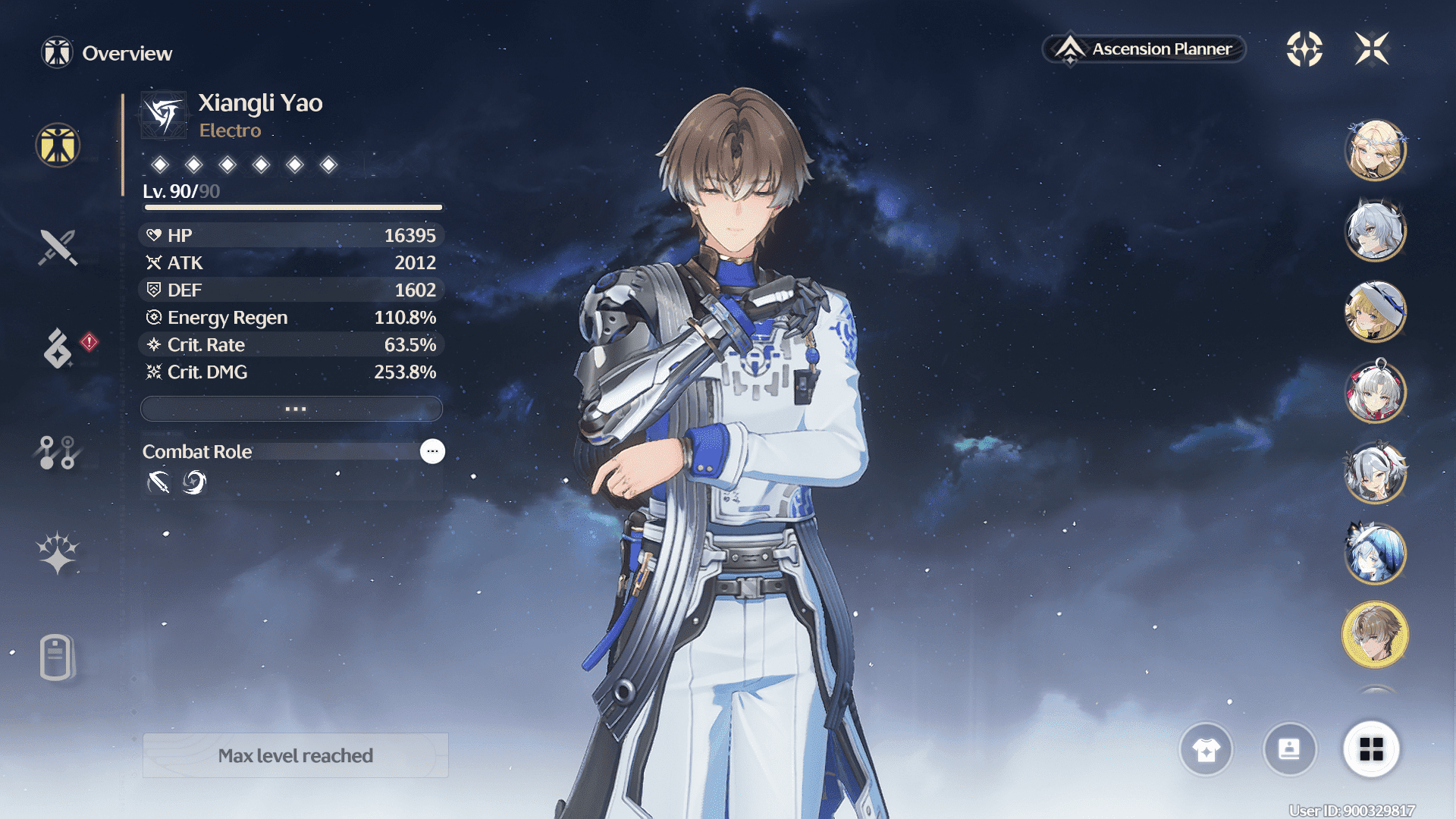This screenshot has height=819, width=1456.
Task: Expand the full stats list
Action: [x=292, y=409]
